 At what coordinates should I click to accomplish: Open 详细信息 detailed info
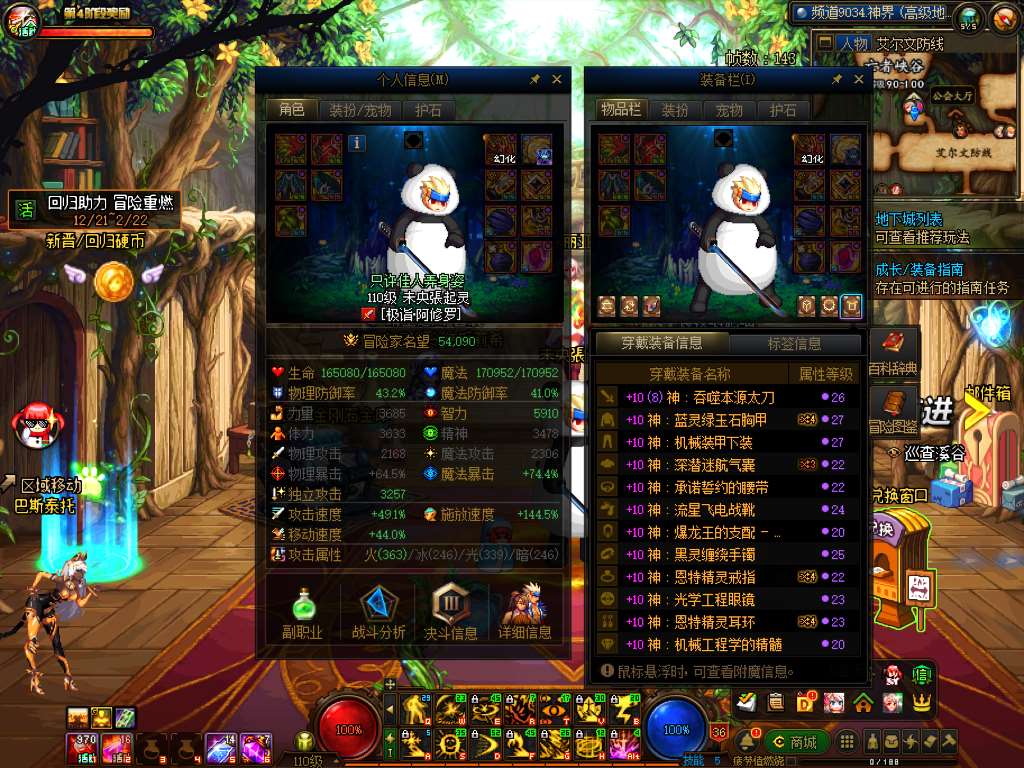click(x=525, y=611)
